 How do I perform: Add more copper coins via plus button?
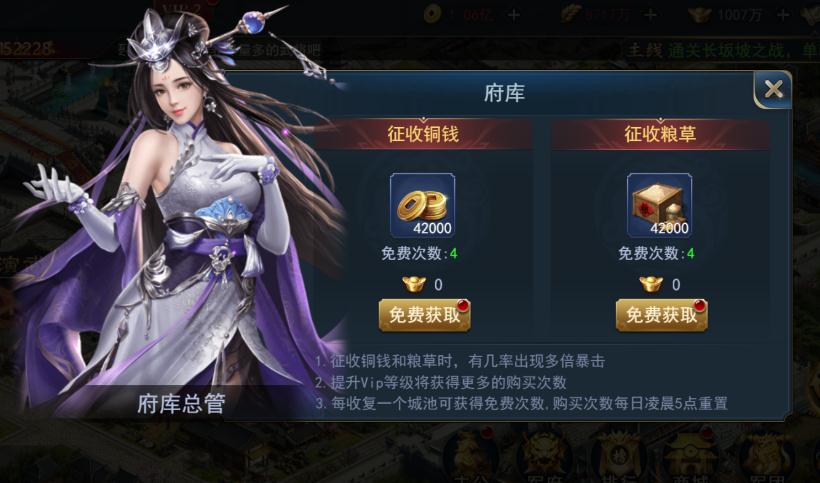click(x=514, y=15)
